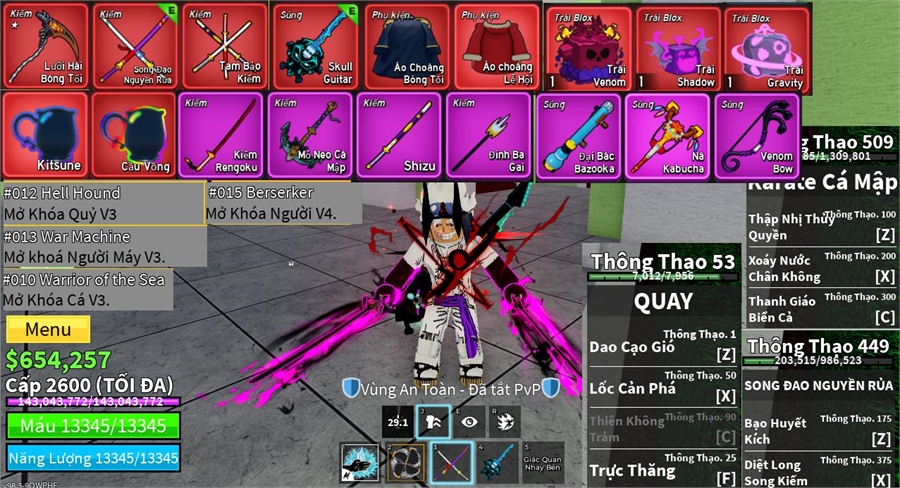
Task: Select the Lưỡi Hái Bóng Tối scythe
Action: [45, 47]
